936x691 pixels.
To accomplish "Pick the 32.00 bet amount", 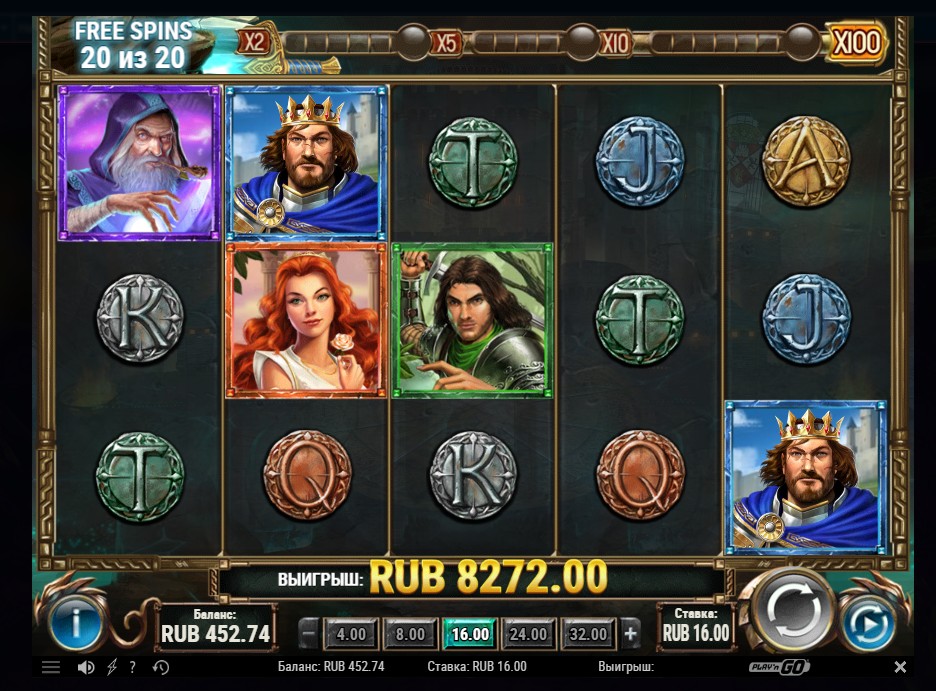I will [x=588, y=634].
